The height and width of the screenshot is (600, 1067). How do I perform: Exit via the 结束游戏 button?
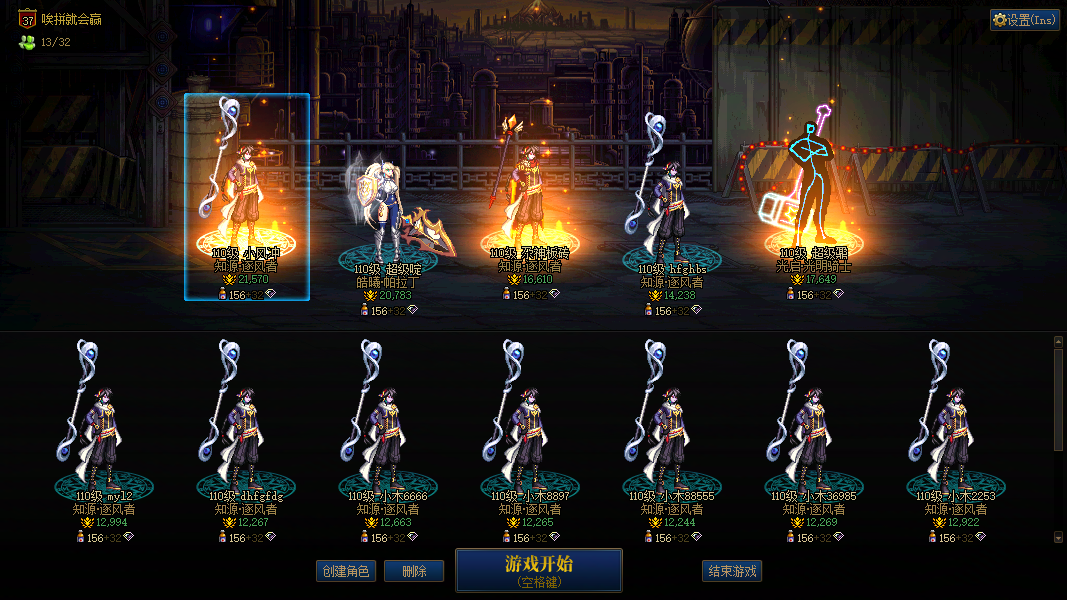tap(732, 572)
